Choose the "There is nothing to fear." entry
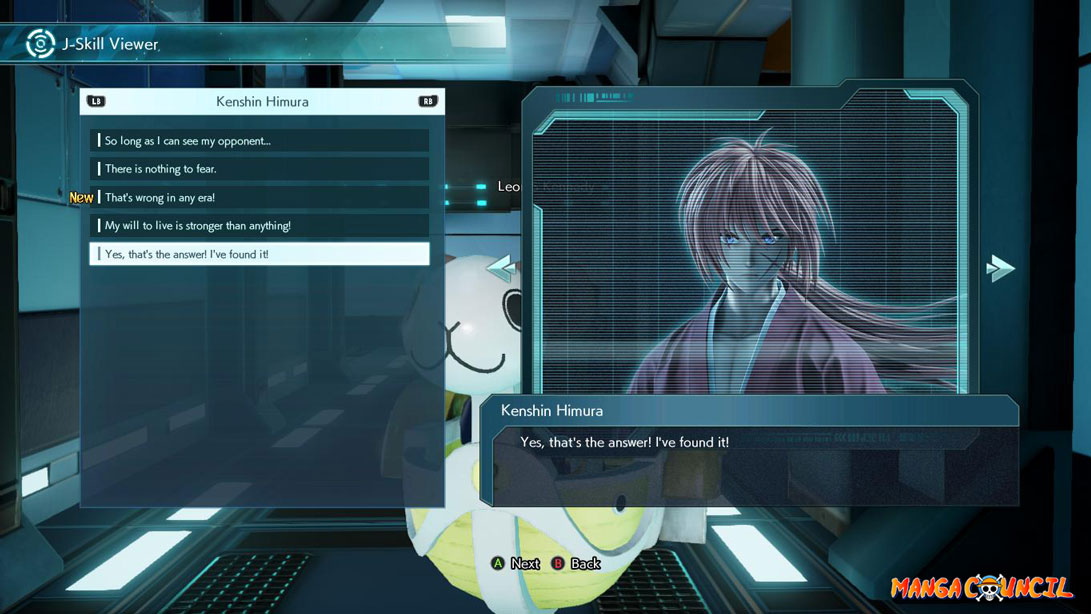The width and height of the screenshot is (1091, 614). (259, 169)
